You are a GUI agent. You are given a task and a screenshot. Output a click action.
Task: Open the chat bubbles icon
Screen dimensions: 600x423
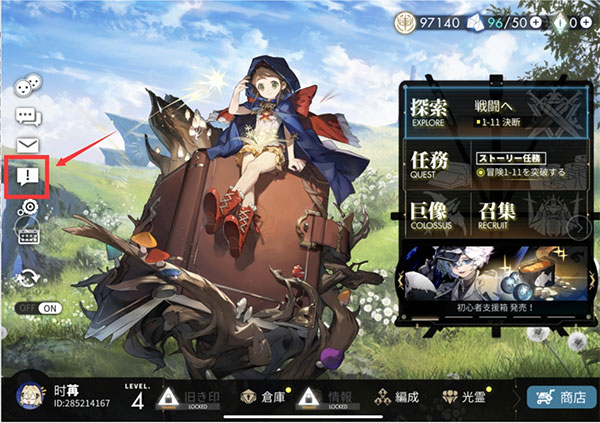point(28,117)
